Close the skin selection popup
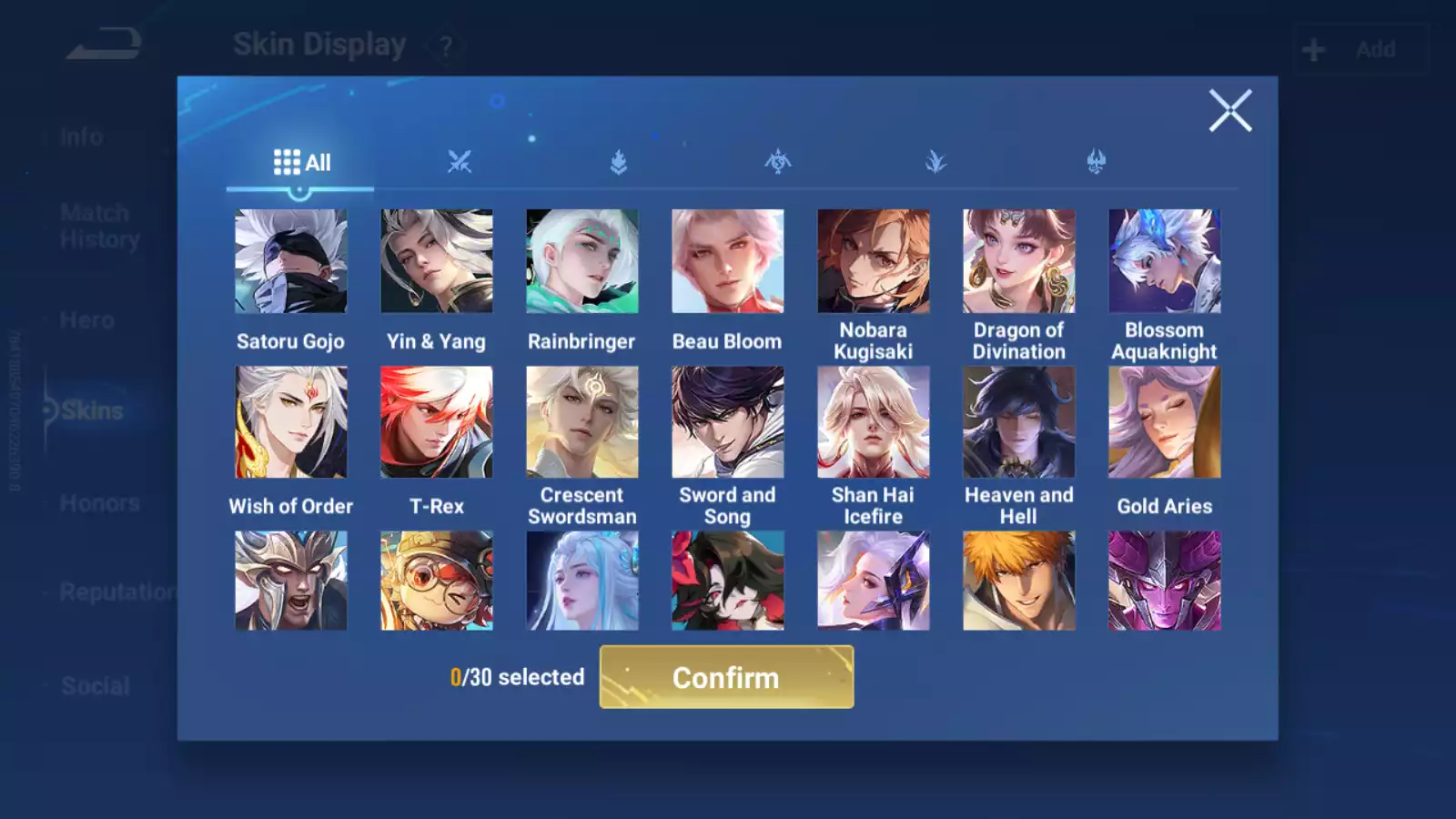This screenshot has height=819, width=1456. 1230,111
